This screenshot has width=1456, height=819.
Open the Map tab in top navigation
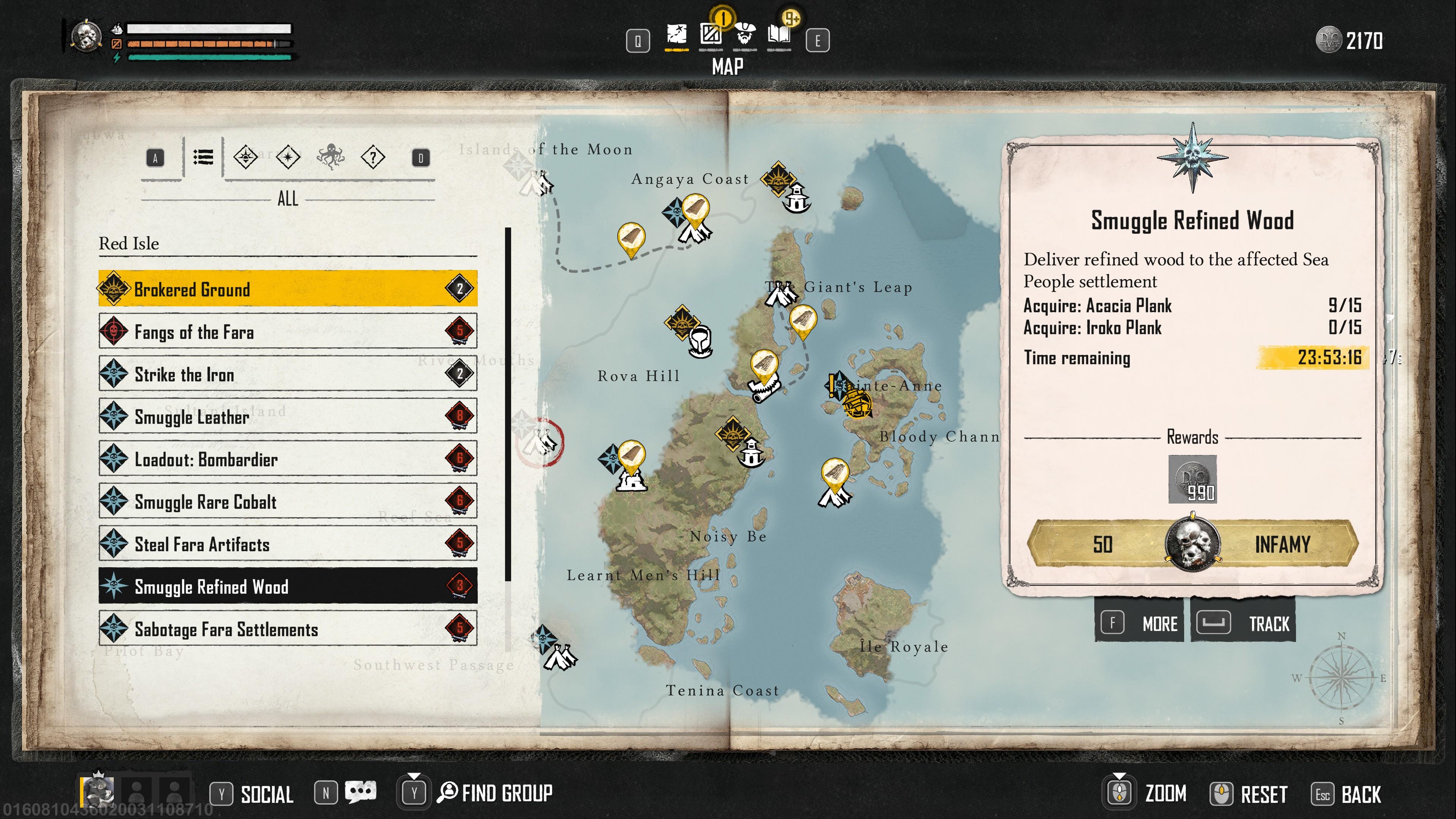coord(676,36)
